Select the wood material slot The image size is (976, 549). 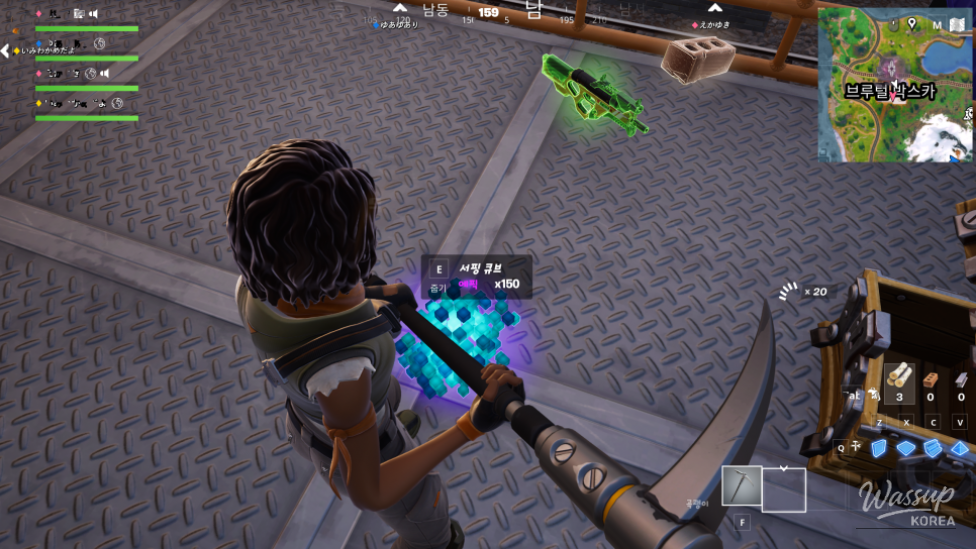tap(899, 379)
